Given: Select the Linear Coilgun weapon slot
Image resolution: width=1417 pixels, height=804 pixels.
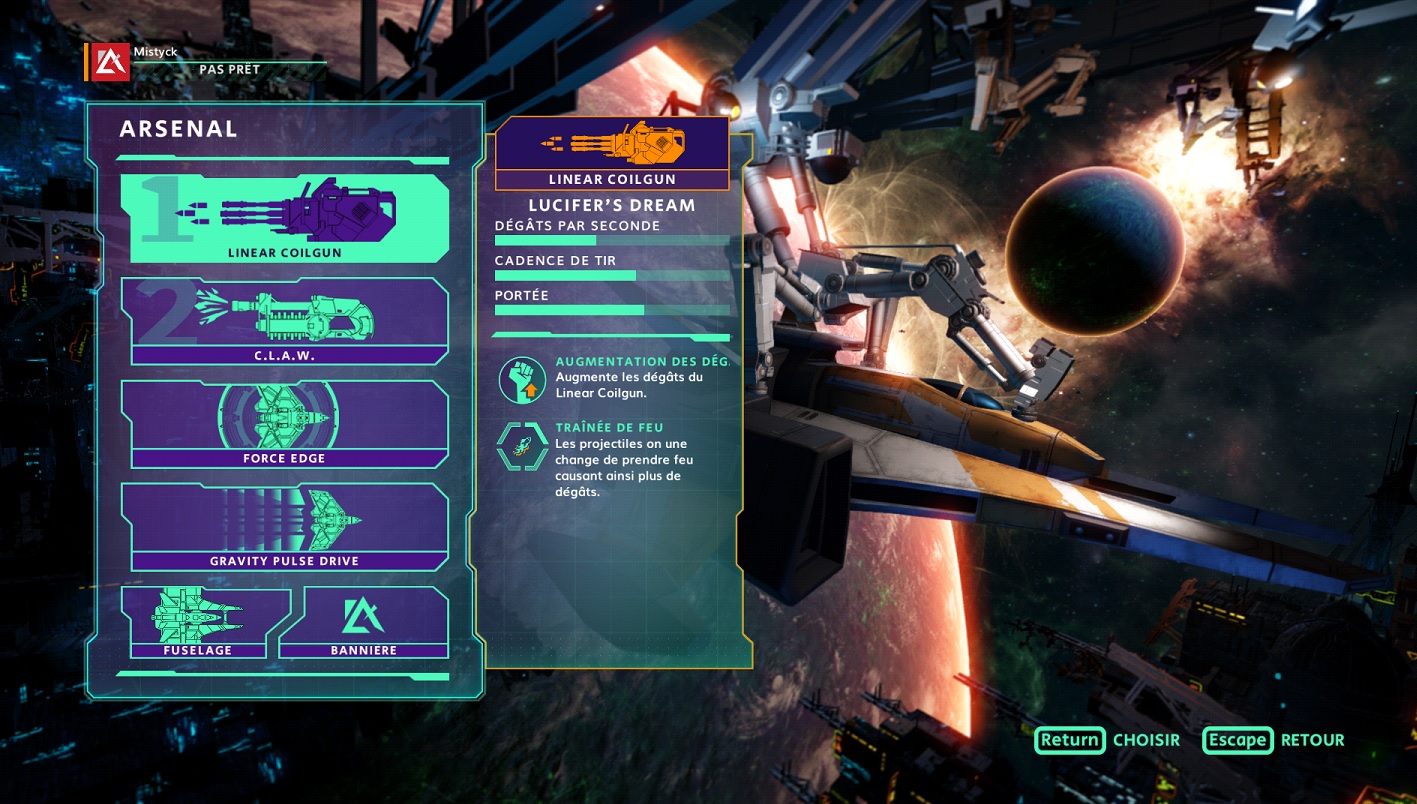Looking at the screenshot, I should [284, 218].
